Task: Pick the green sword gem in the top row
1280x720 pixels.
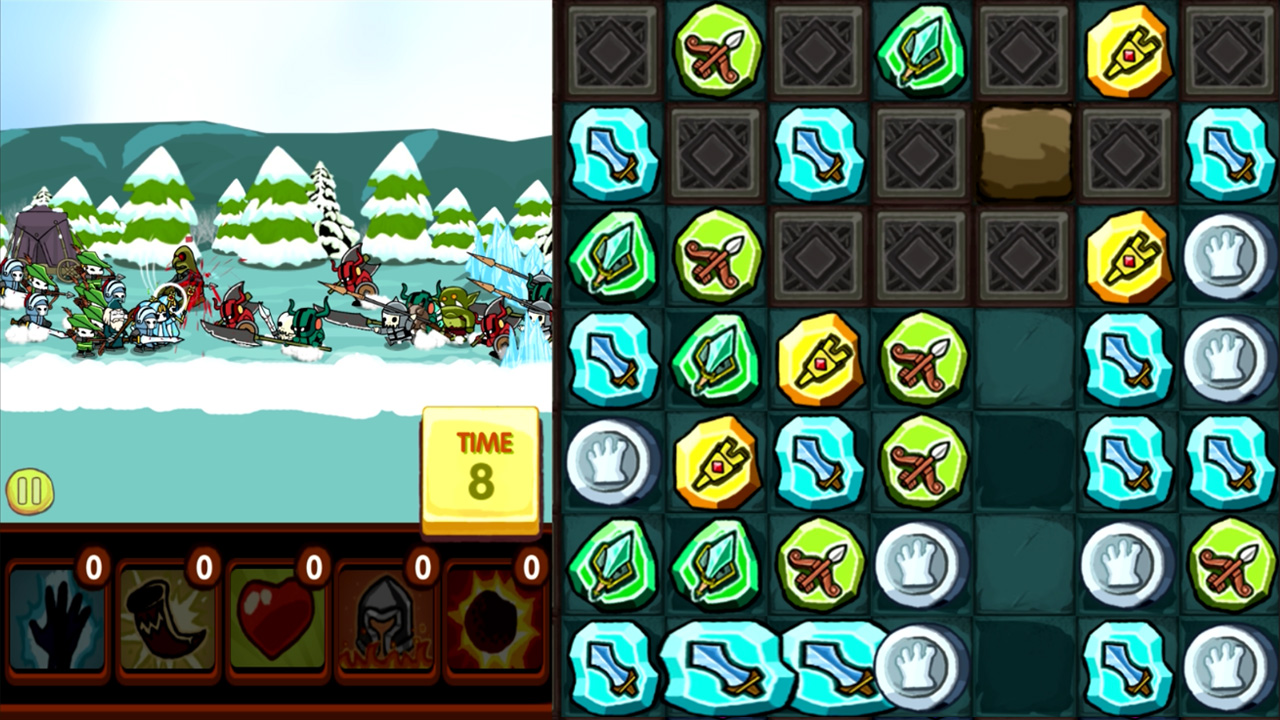Action: [x=920, y=50]
